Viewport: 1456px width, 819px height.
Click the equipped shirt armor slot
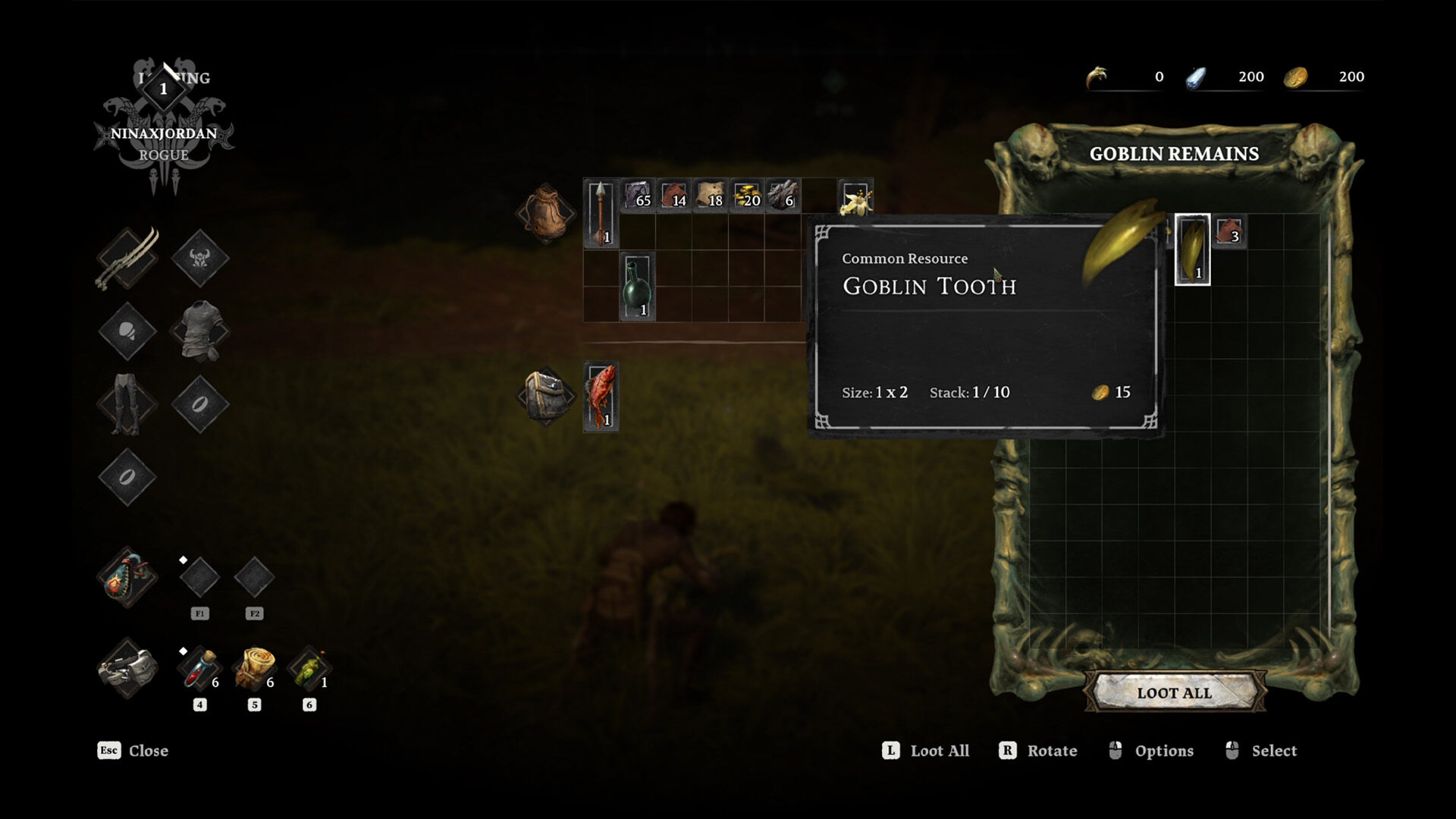click(200, 331)
